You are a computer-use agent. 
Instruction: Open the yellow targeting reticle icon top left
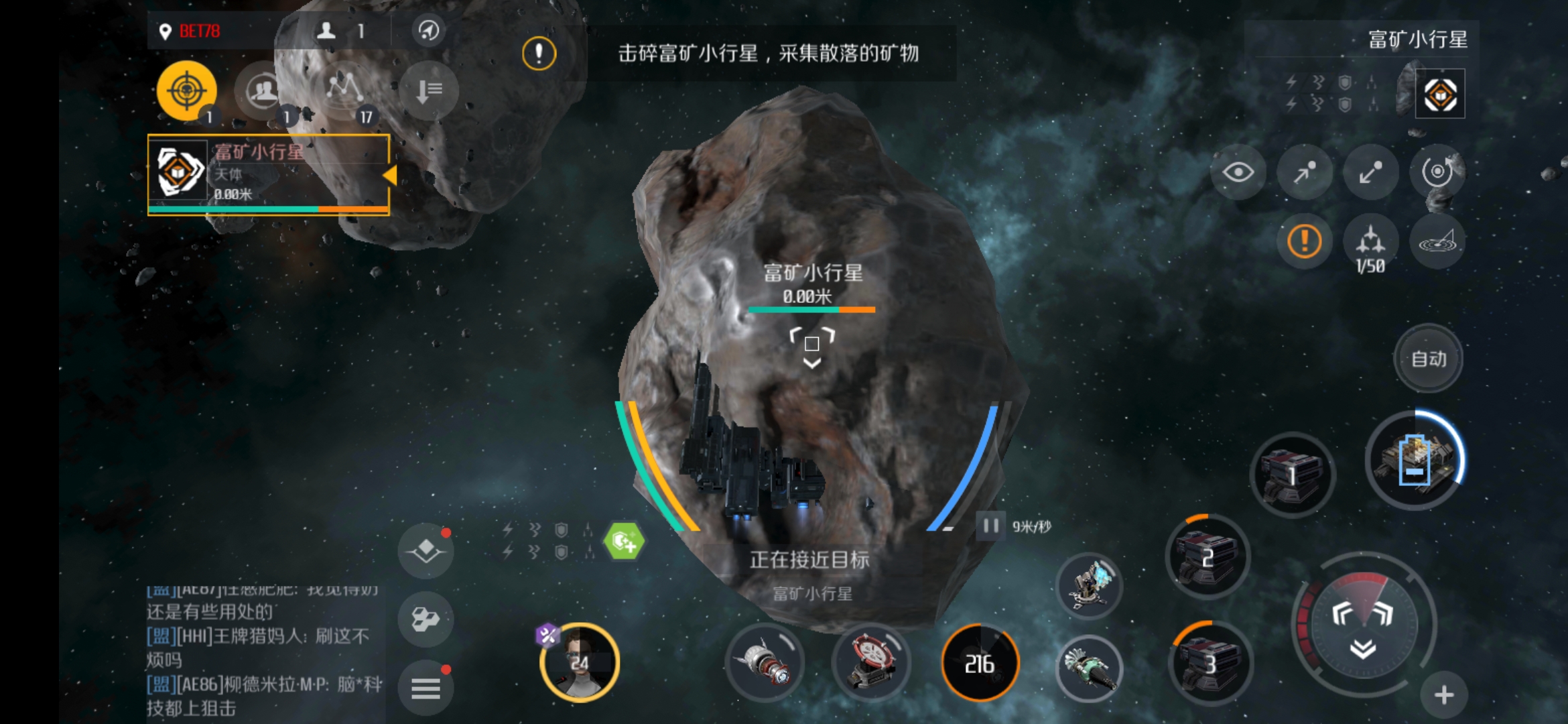[x=188, y=89]
